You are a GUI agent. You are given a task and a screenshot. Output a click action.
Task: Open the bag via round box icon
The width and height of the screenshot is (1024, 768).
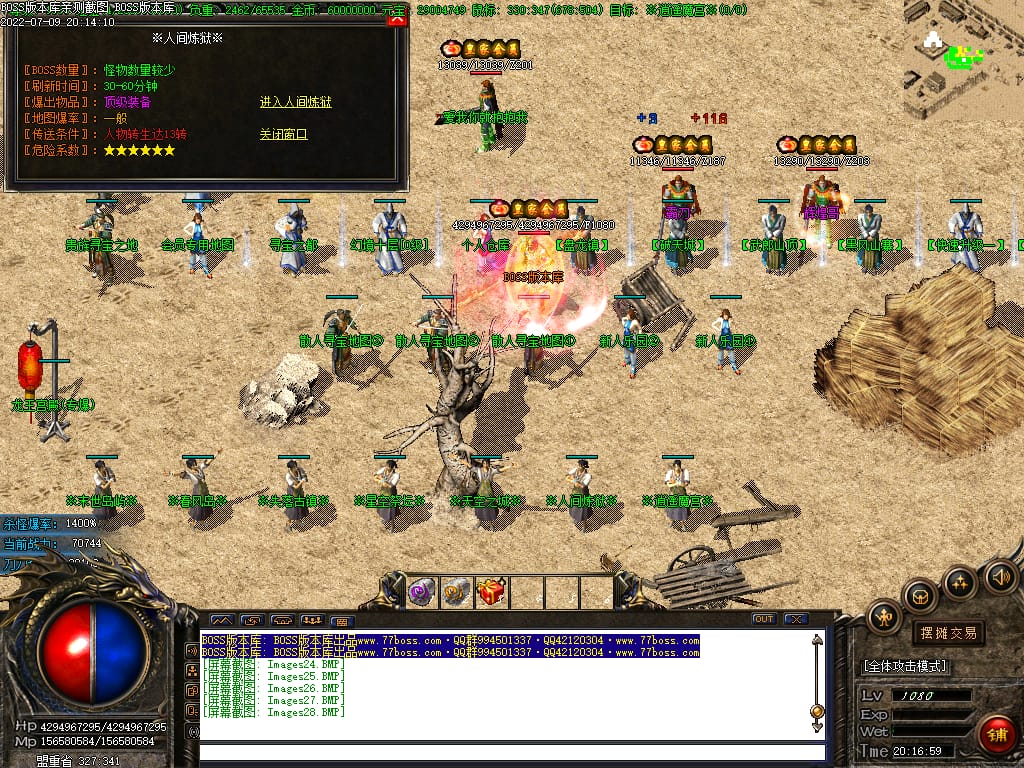click(x=920, y=597)
